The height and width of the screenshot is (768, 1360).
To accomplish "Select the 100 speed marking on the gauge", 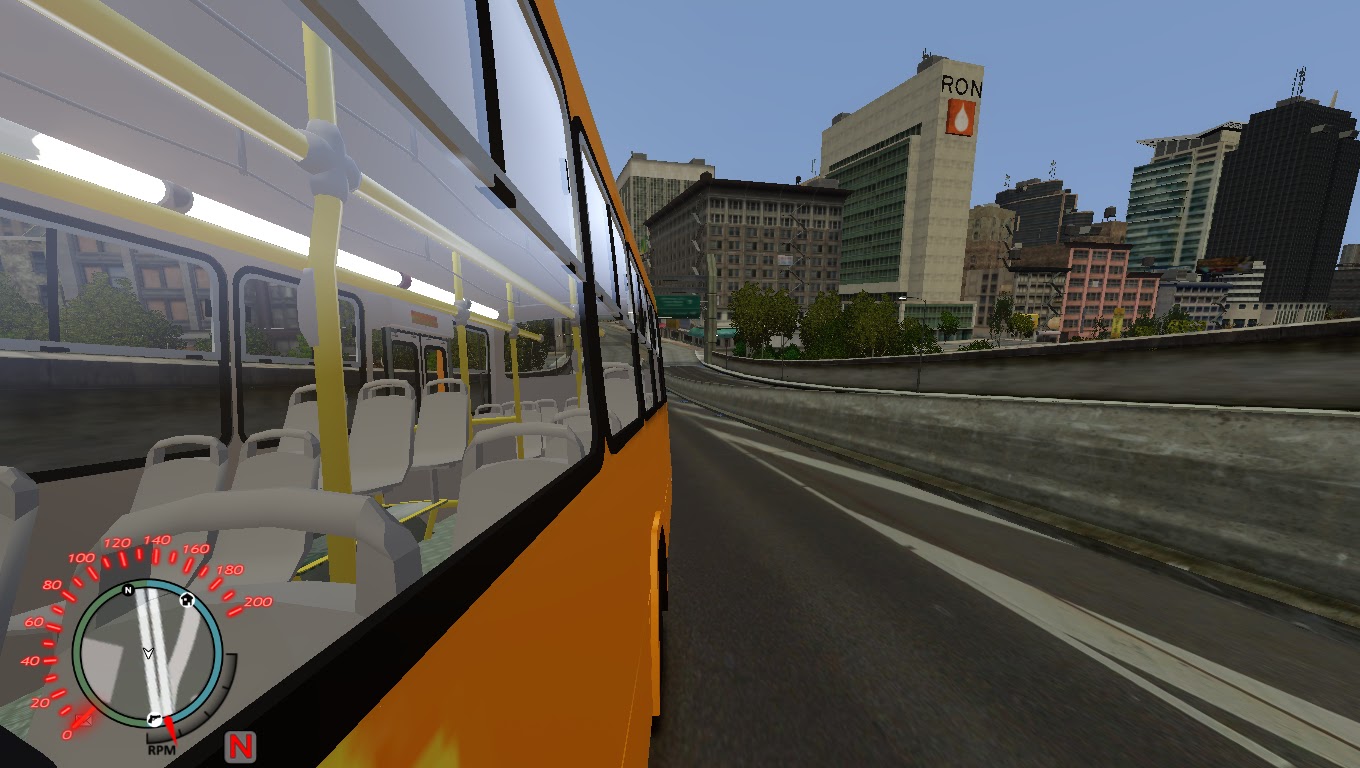I will point(82,556).
